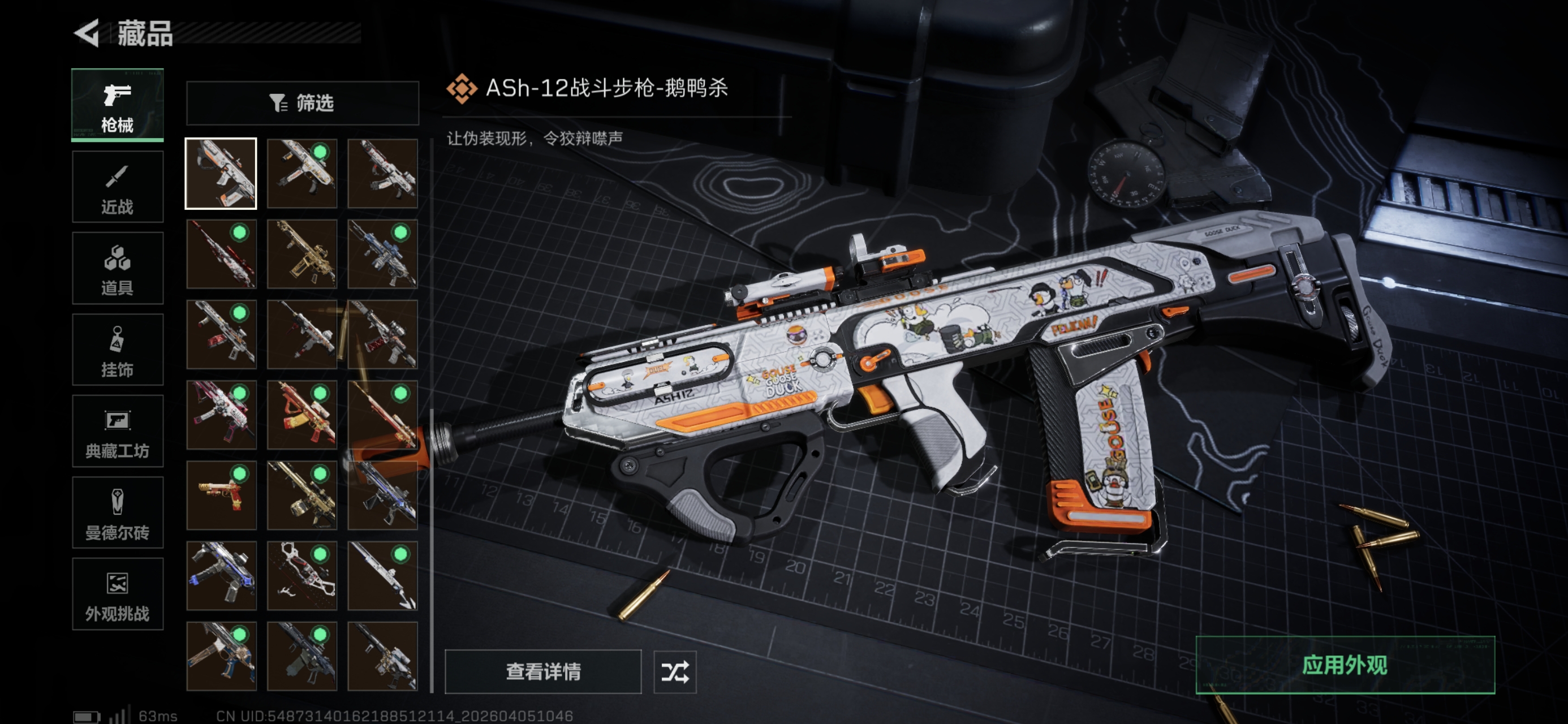Open the 外观挑战 skin challenge category
The image size is (1568, 724).
click(x=118, y=594)
